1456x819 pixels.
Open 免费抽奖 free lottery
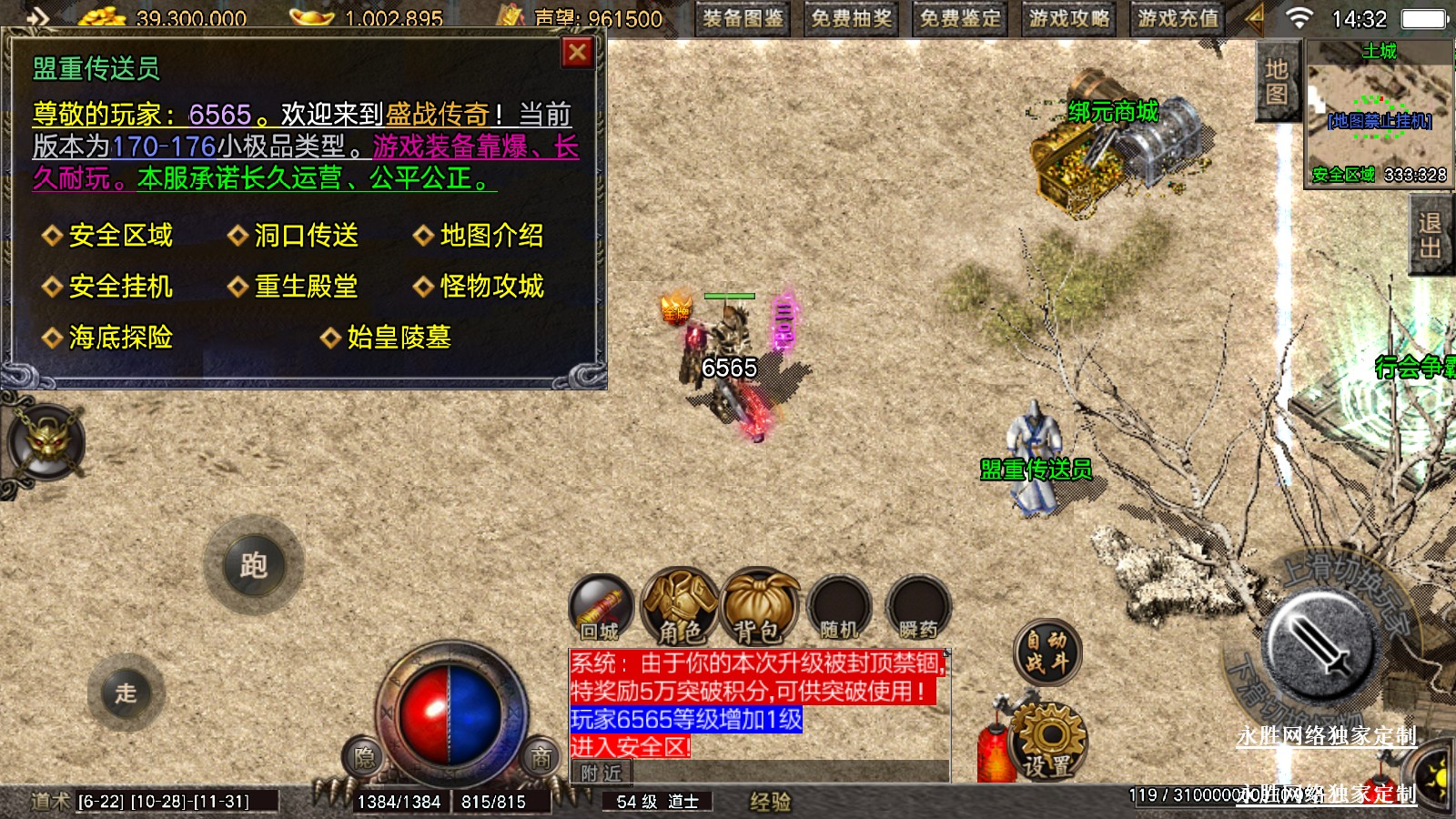coord(852,18)
